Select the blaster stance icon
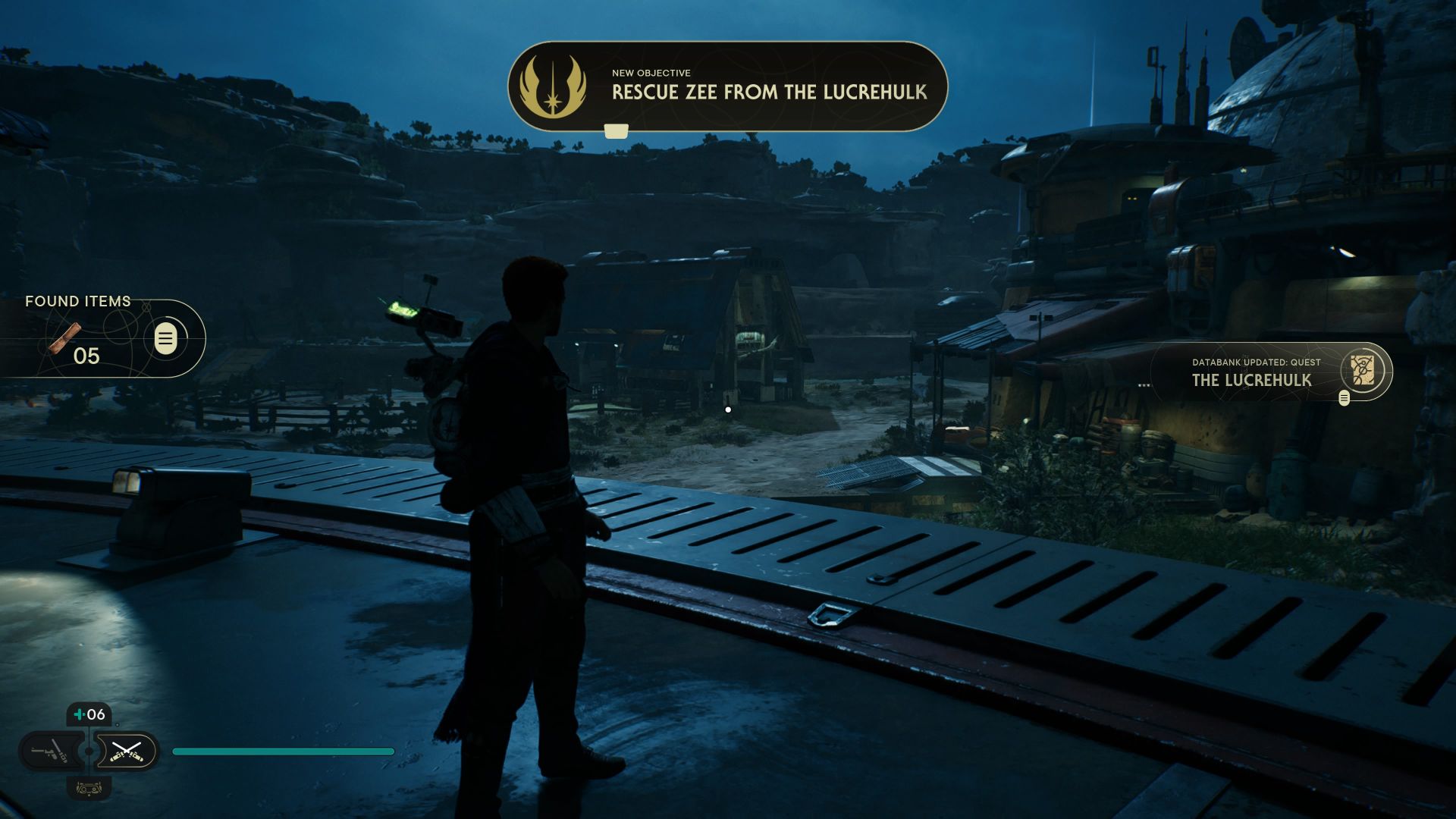Viewport: 1456px width, 819px height. tap(50, 751)
